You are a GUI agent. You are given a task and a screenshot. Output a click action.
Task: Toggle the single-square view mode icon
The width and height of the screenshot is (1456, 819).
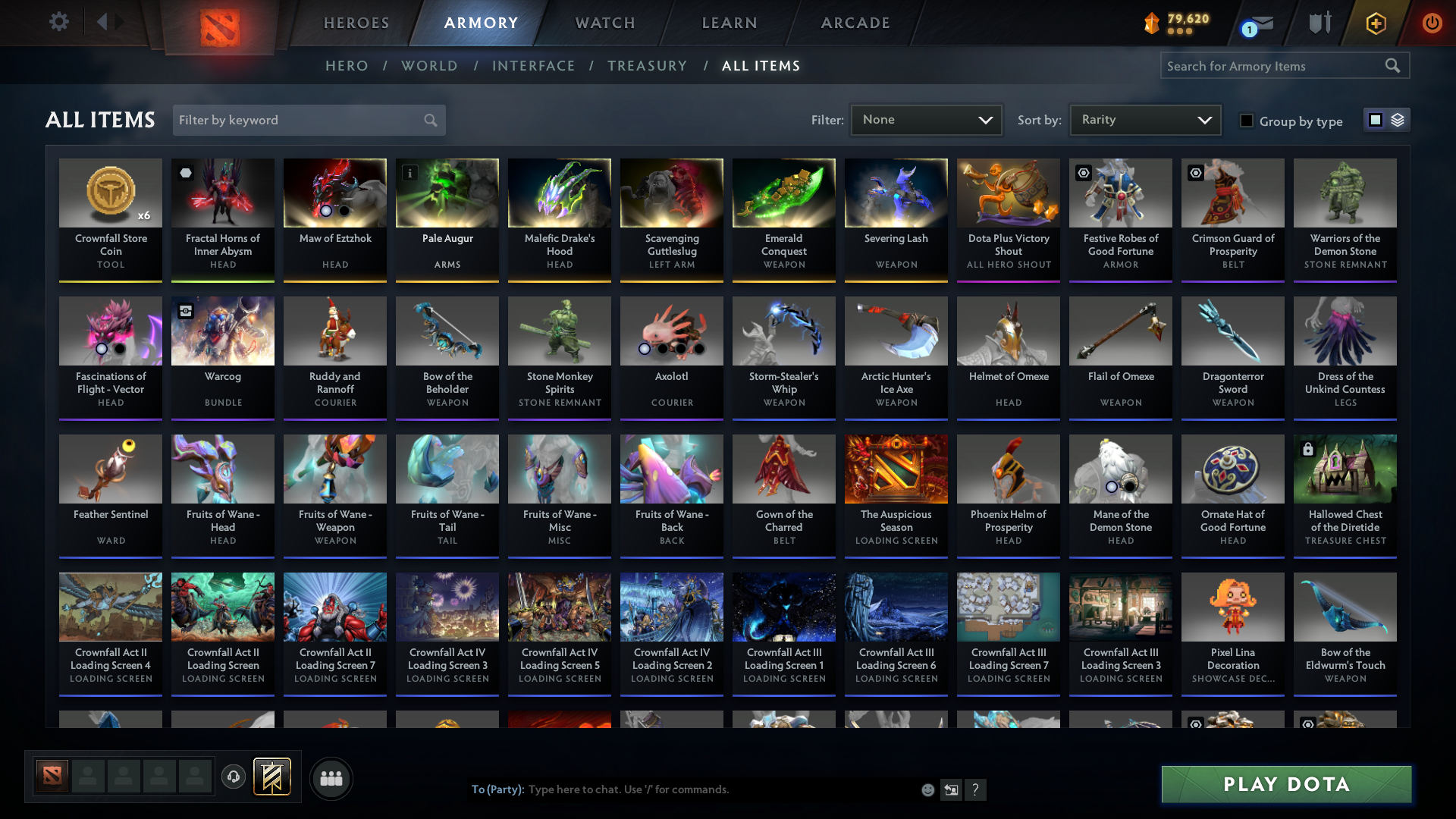(x=1375, y=119)
